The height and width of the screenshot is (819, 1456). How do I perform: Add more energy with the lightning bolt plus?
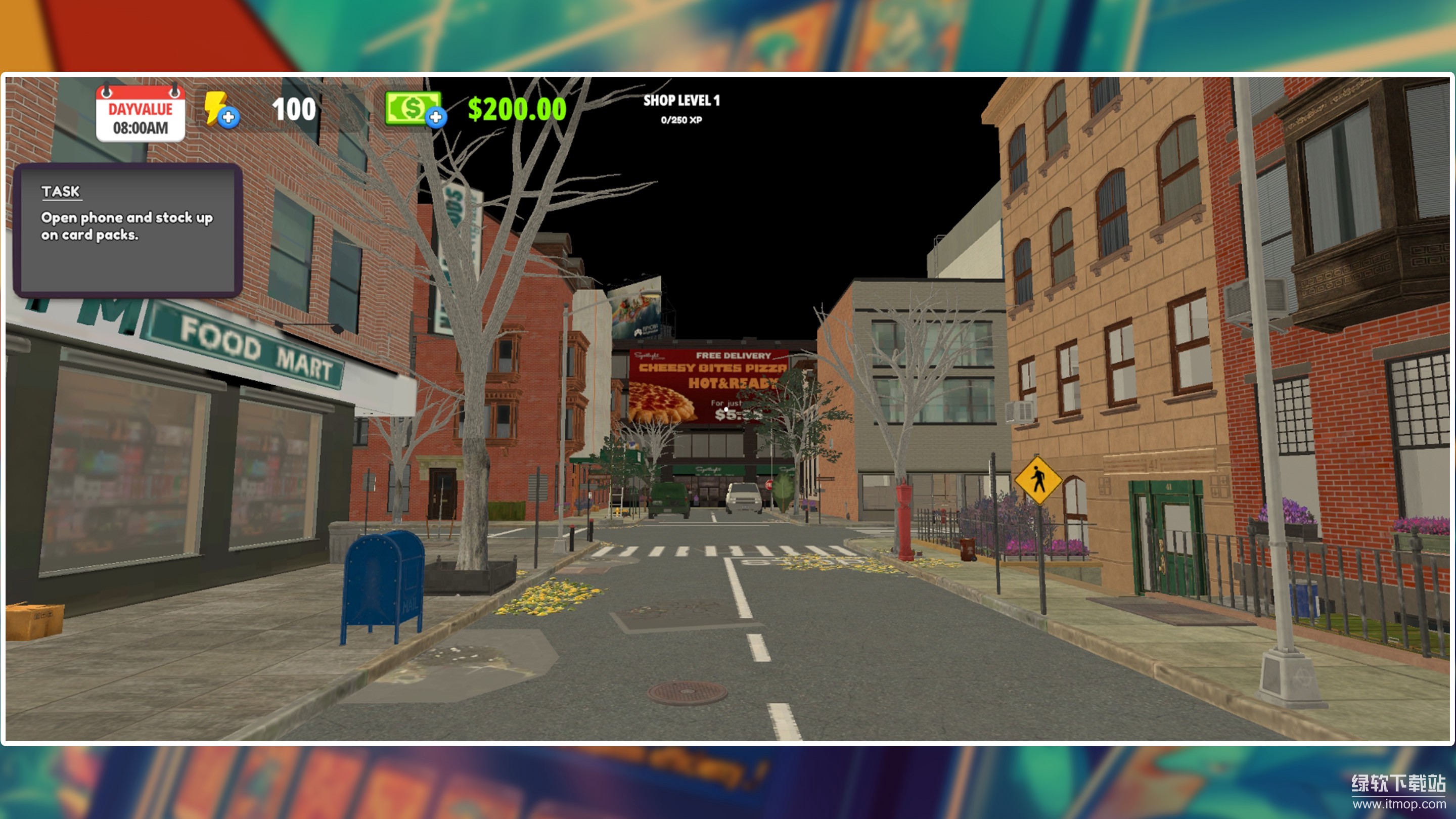[228, 117]
